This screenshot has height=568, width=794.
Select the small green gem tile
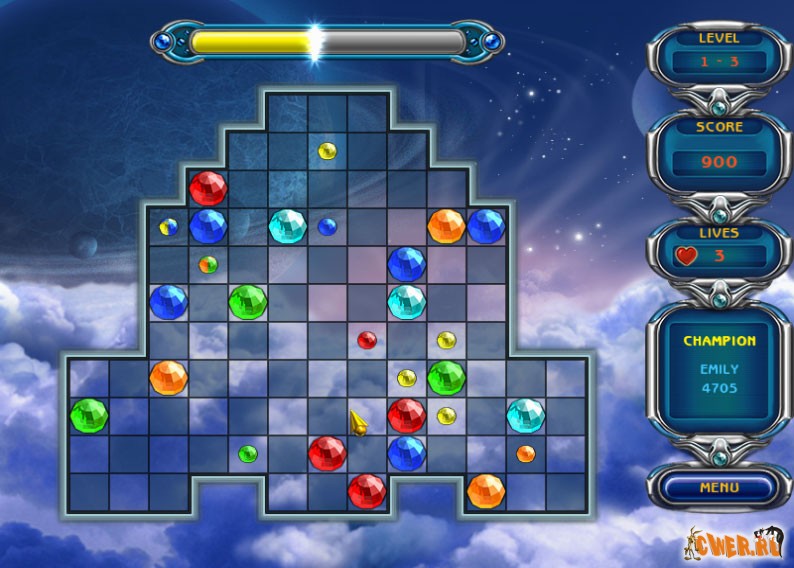(248, 454)
